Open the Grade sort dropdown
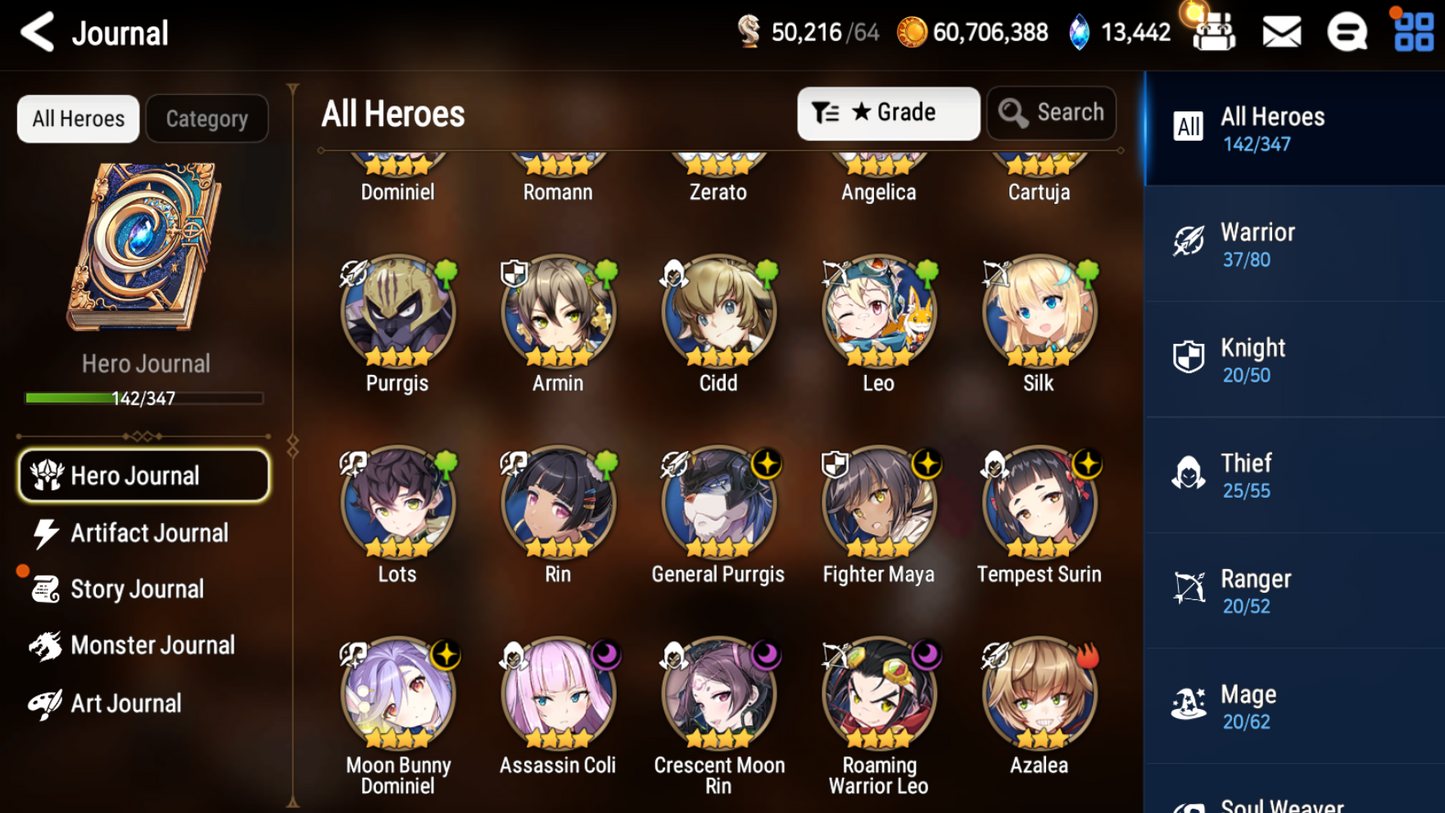Viewport: 1445px width, 813px height. (x=888, y=113)
